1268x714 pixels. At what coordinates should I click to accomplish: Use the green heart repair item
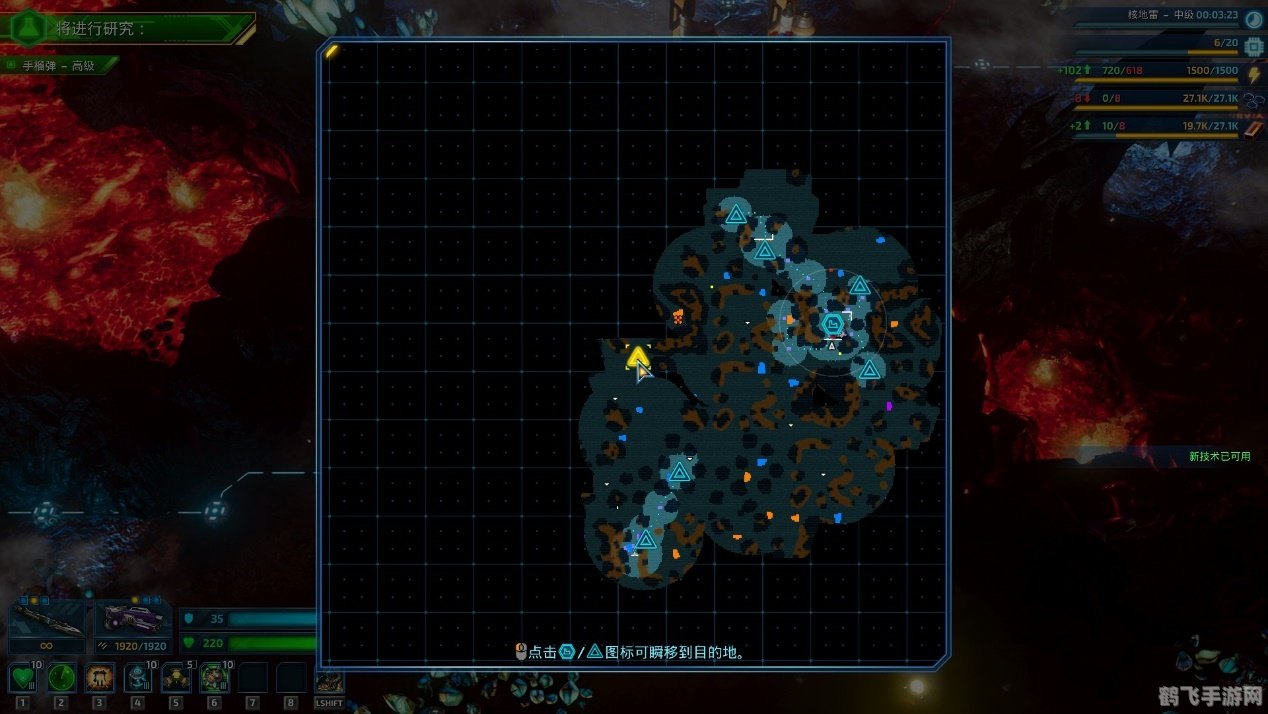click(23, 678)
